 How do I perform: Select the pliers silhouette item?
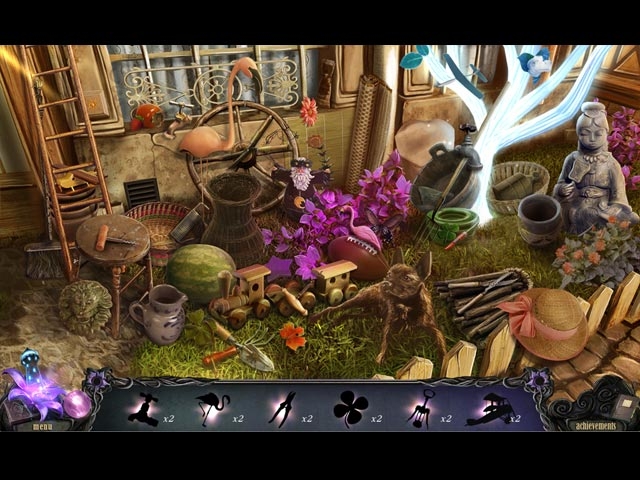282,408
